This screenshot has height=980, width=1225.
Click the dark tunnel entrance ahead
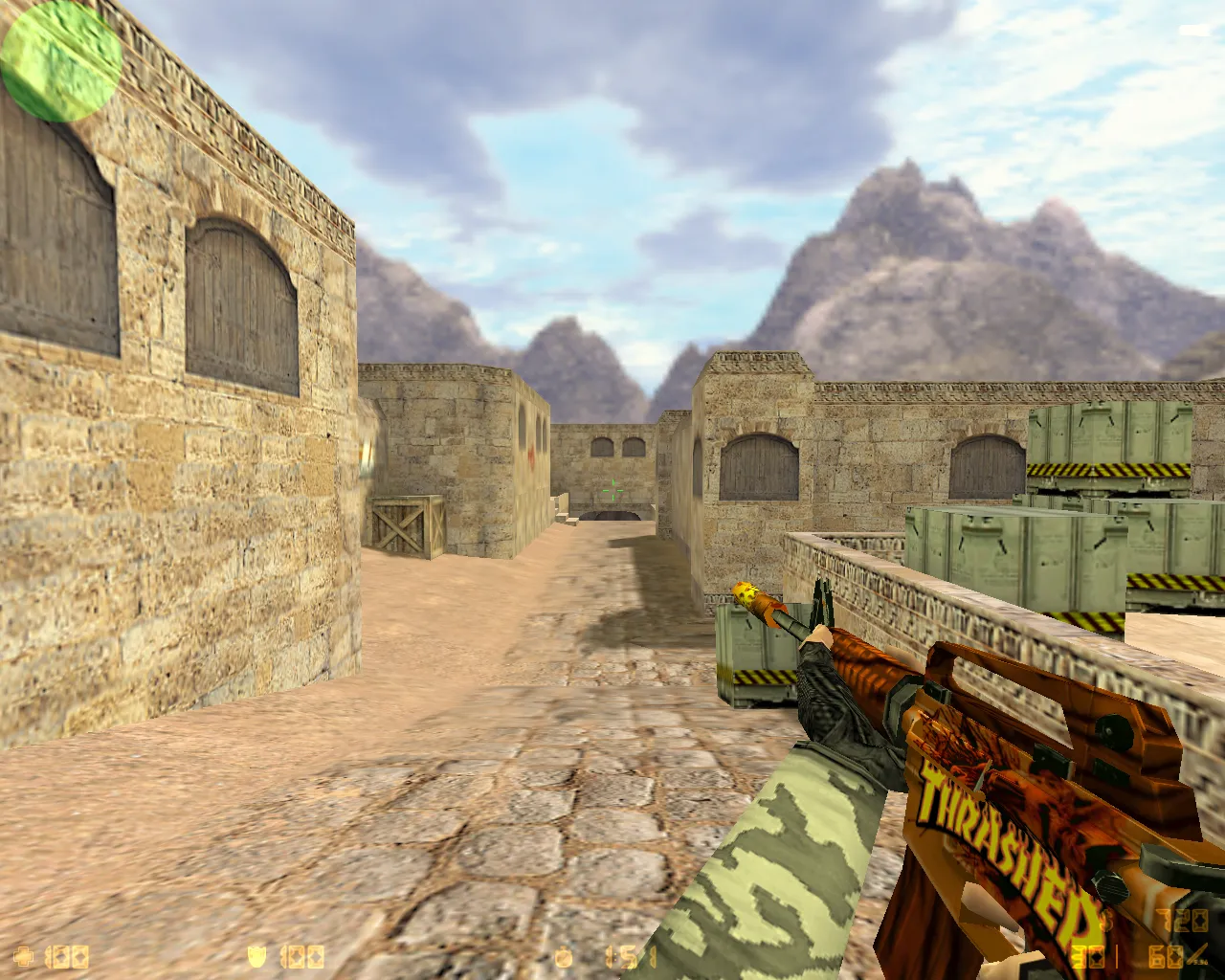tap(611, 517)
